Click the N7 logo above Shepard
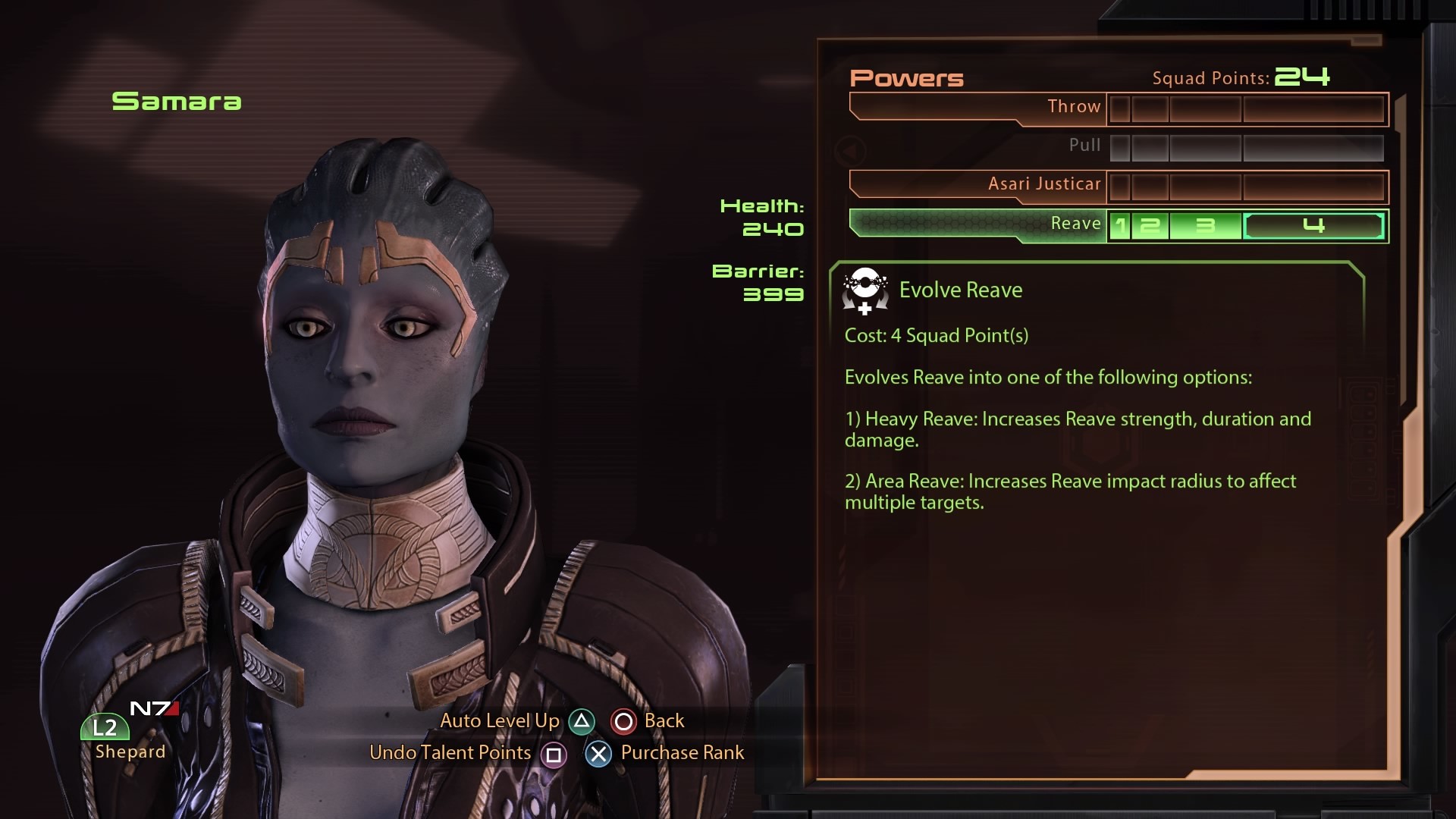 152,708
